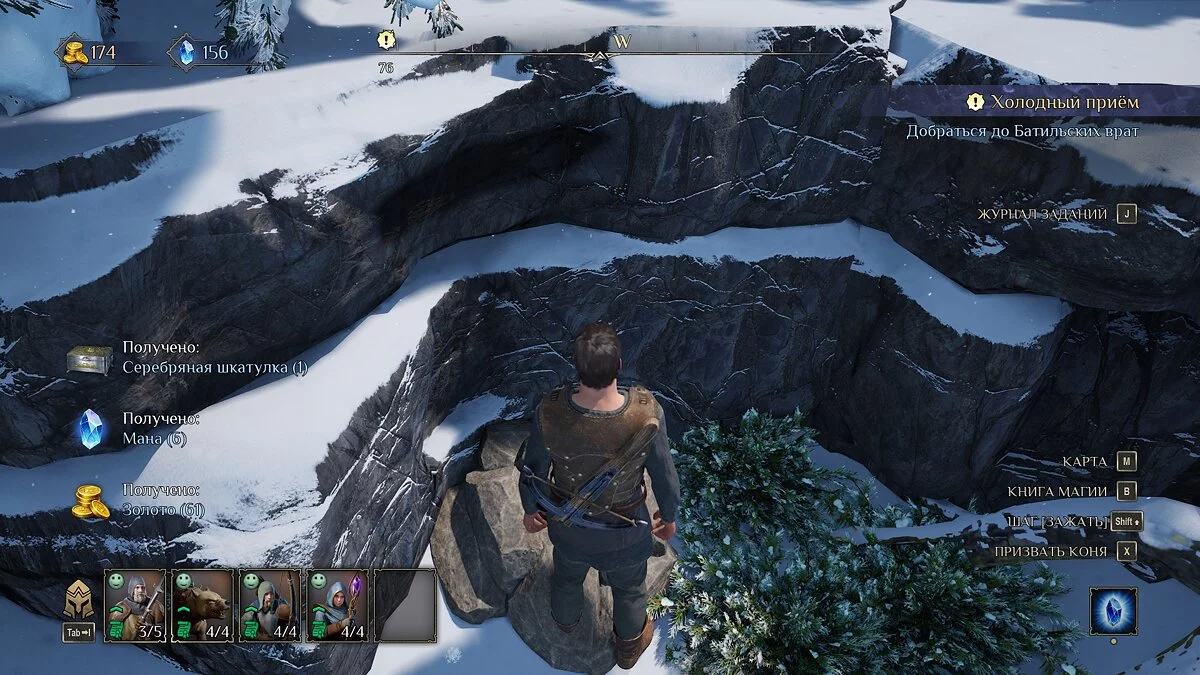This screenshot has width=1200, height=675.
Task: Click the quest marker on the compass
Action: [386, 40]
